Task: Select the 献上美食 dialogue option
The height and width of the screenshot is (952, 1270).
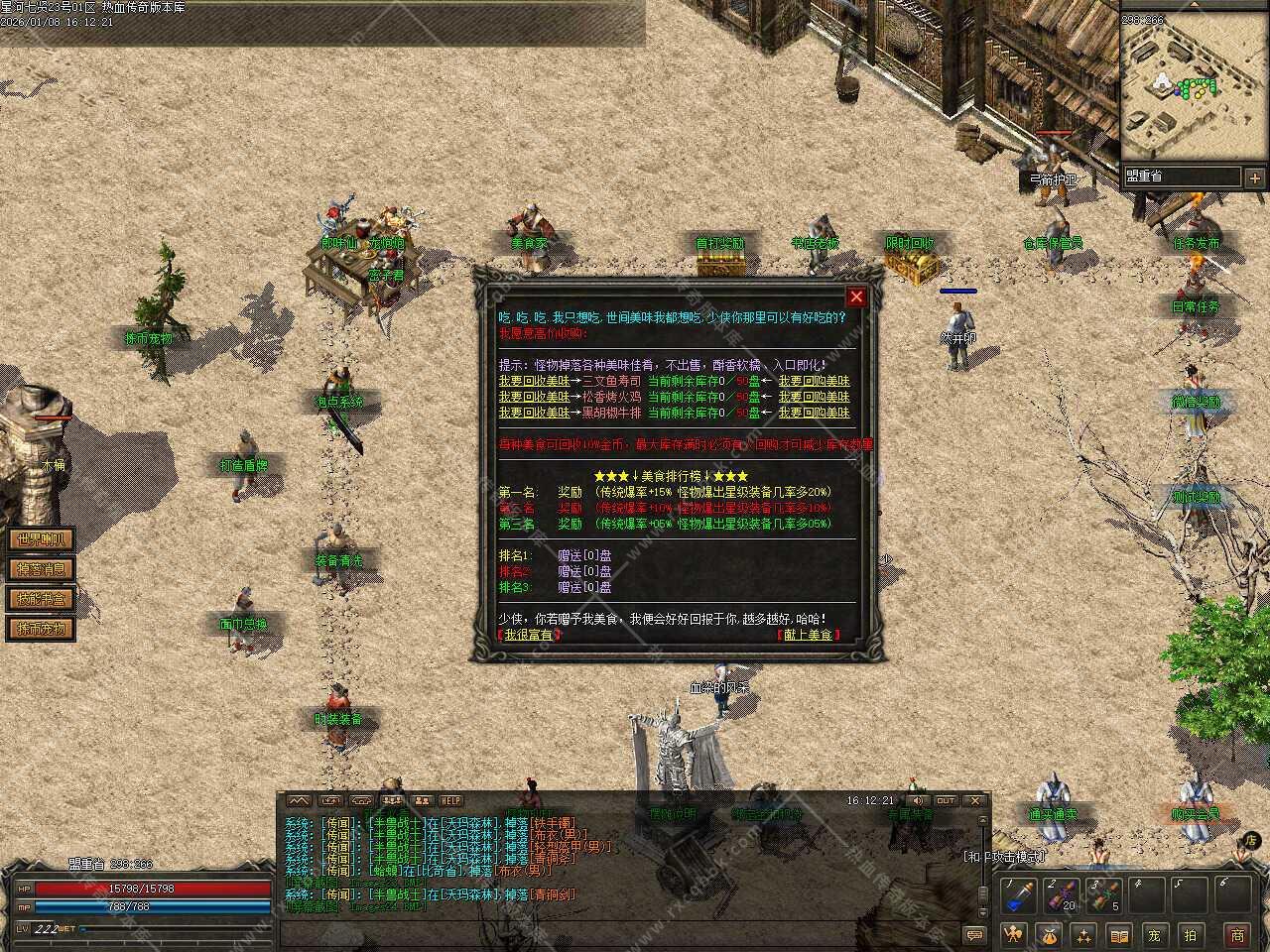Action: (808, 635)
